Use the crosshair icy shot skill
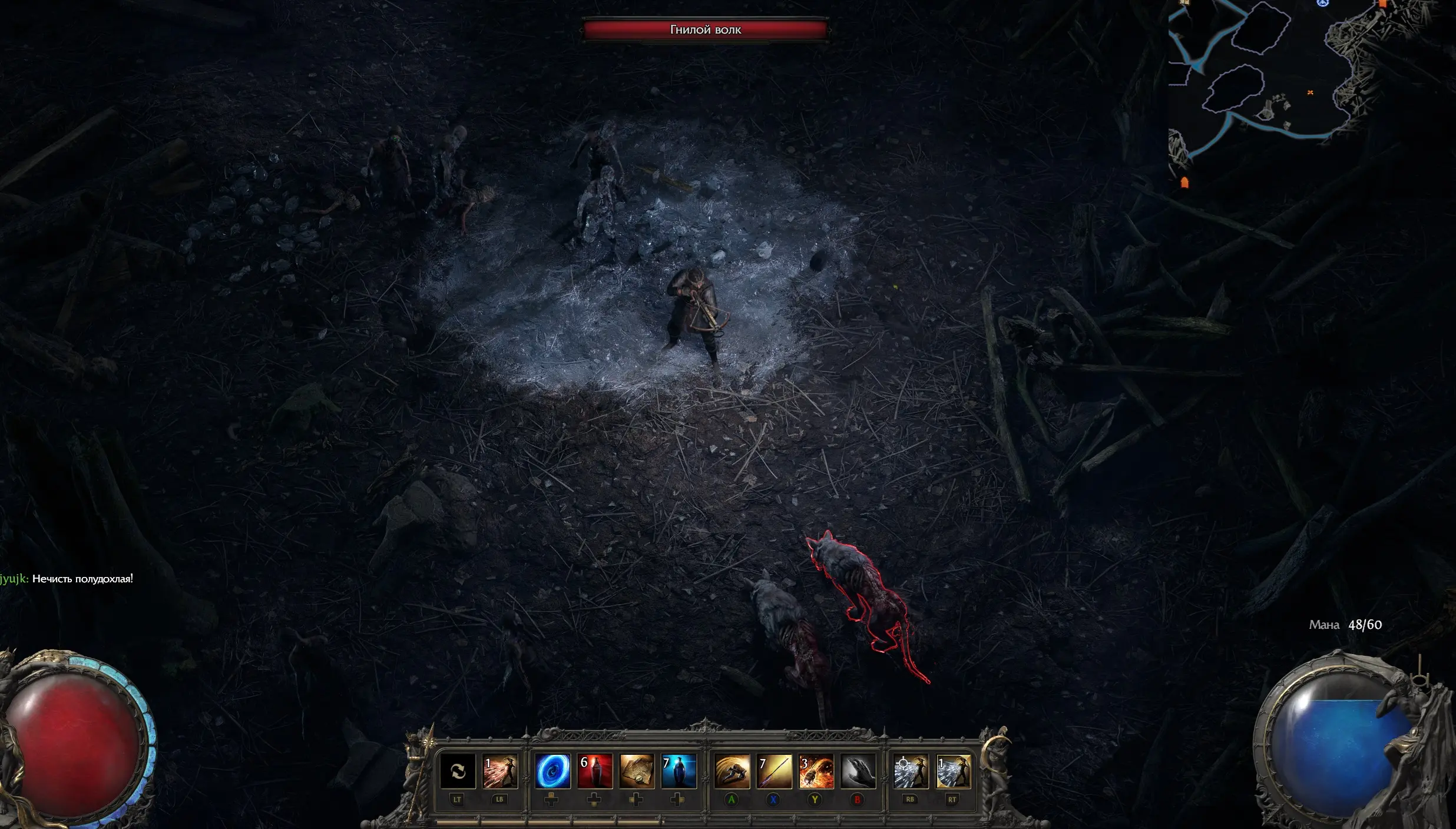The image size is (1456, 829). pos(911,771)
